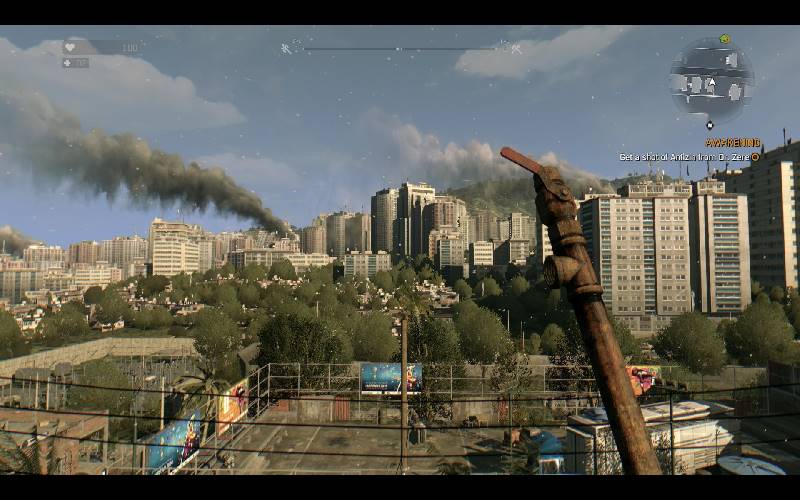Viewport: 800px width, 500px height.
Task: Click the green marker above the minimap
Action: pos(725,39)
